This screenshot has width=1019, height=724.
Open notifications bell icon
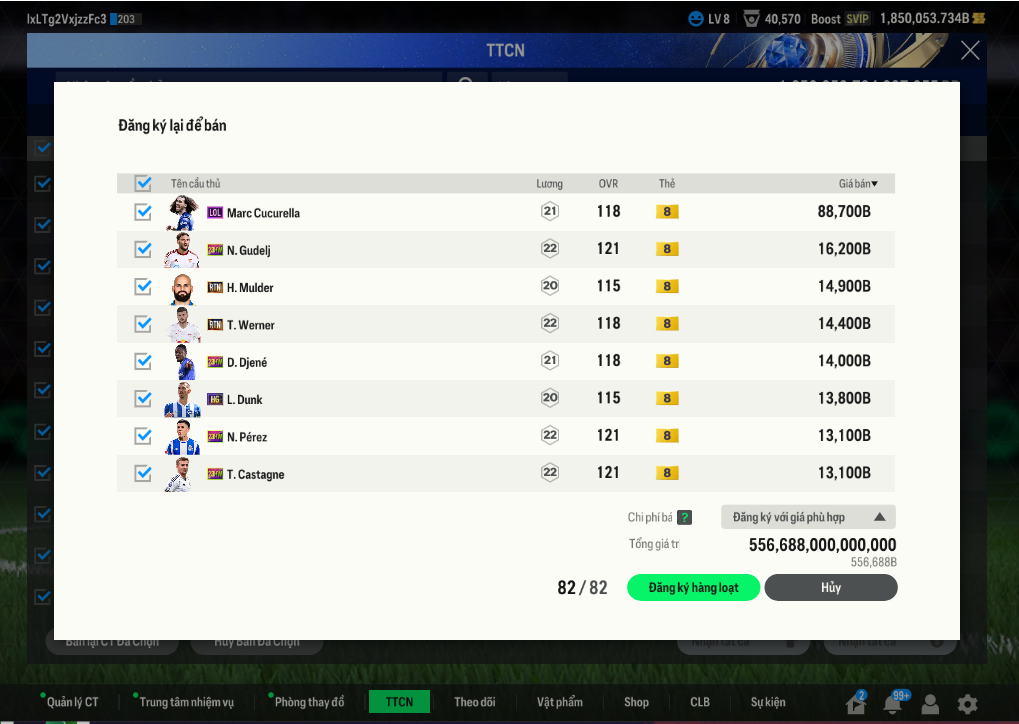point(892,703)
